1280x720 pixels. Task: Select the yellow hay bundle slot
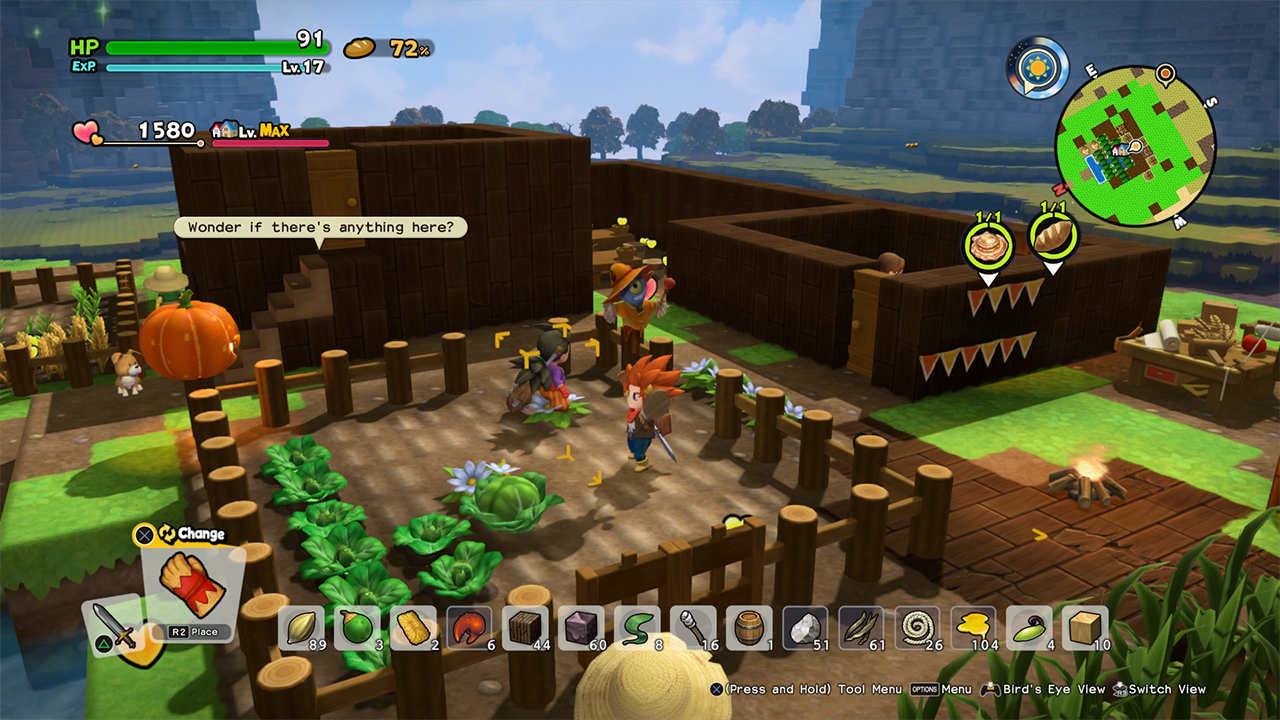[x=414, y=628]
